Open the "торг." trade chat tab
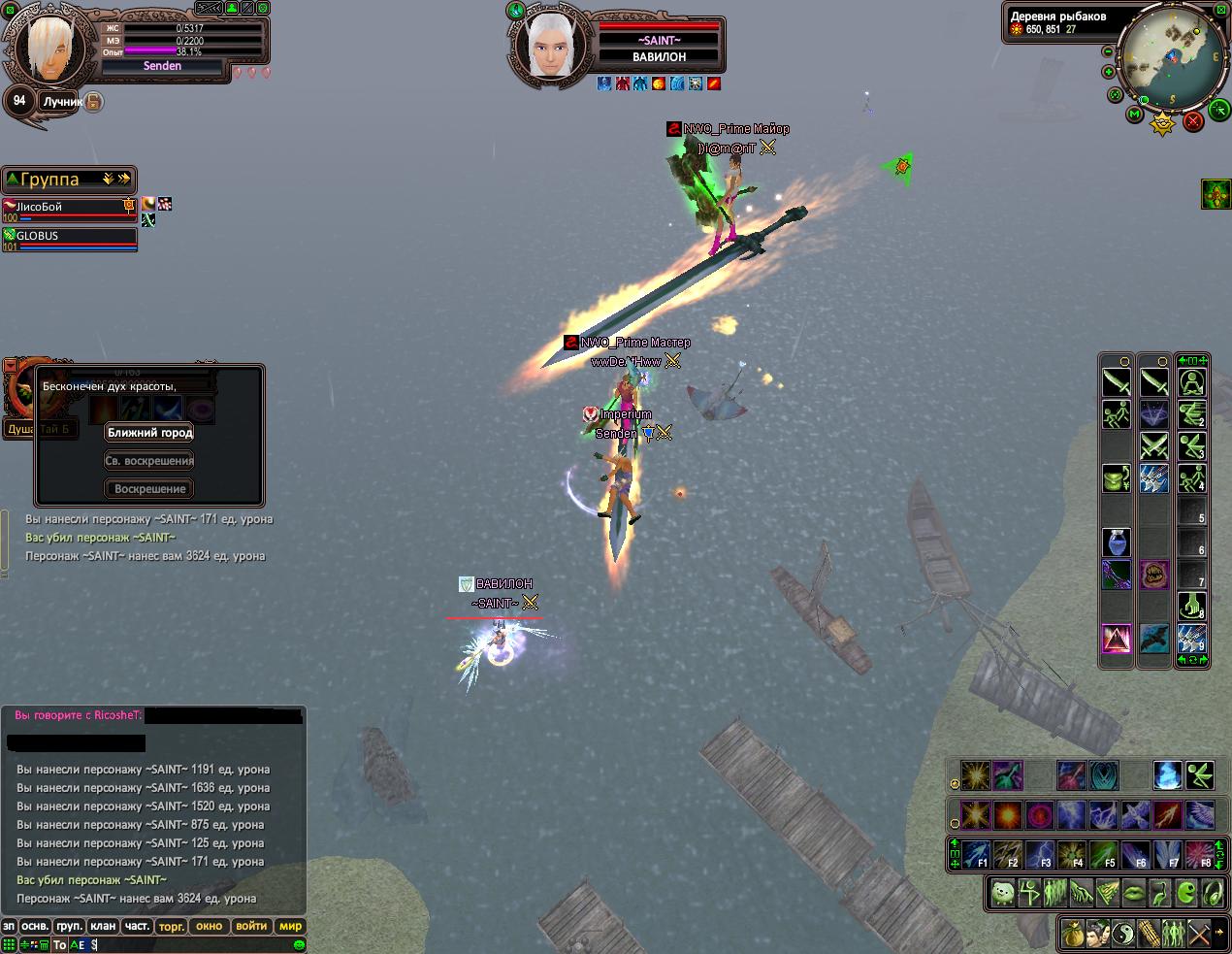1232x954 pixels. pos(172,926)
